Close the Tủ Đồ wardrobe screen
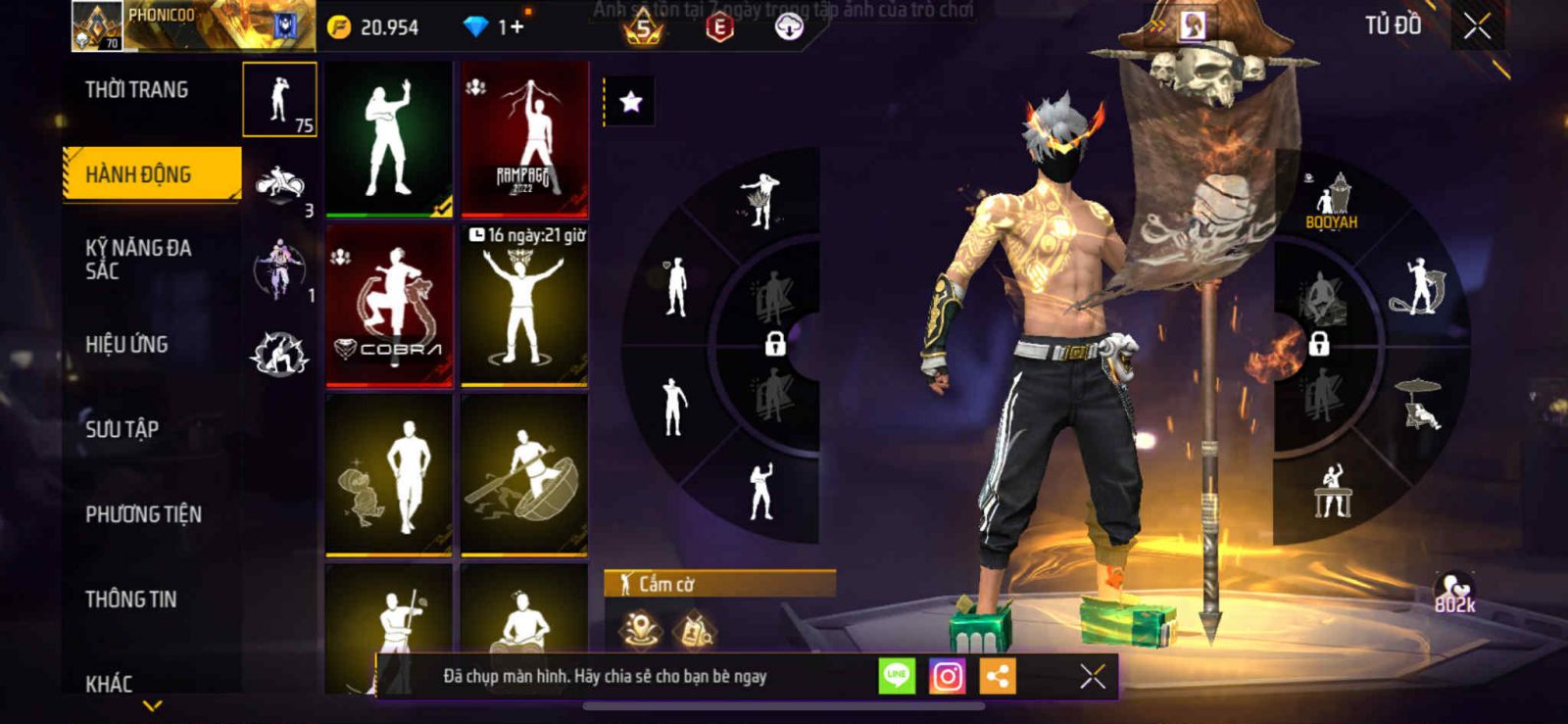1568x724 pixels. [x=1477, y=26]
